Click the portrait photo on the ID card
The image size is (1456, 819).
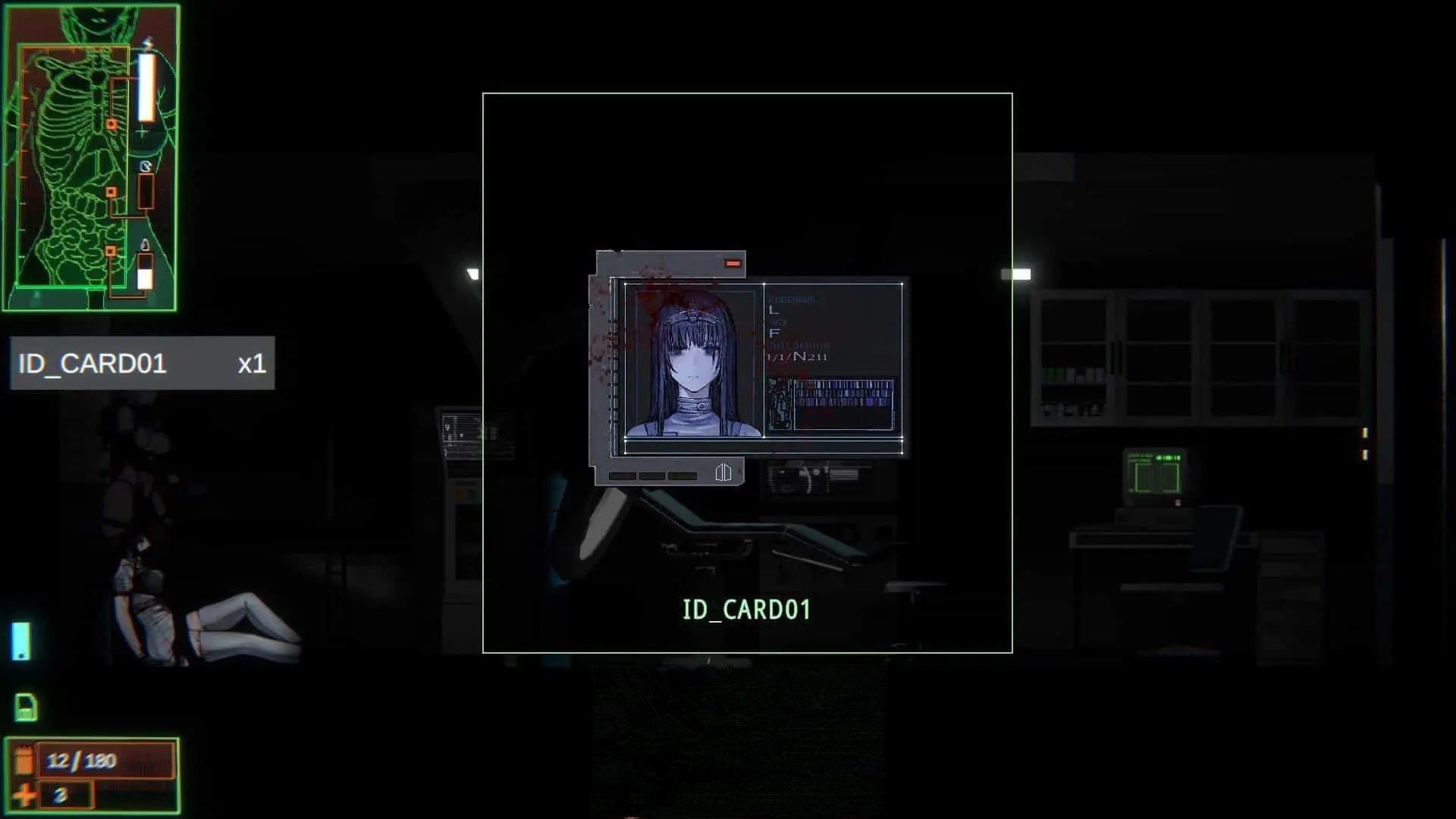coord(694,360)
